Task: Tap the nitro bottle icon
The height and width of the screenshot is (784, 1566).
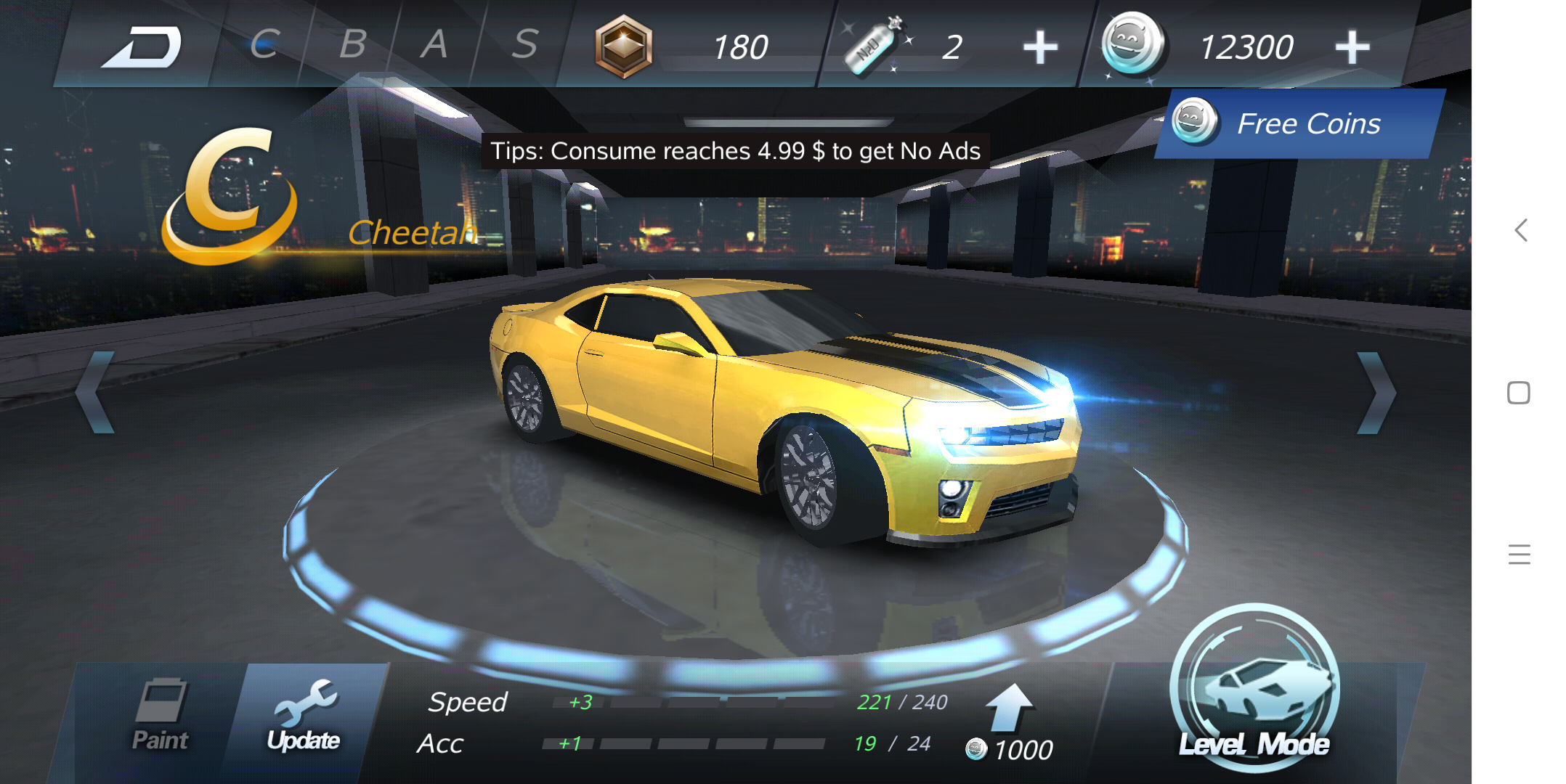Action: click(875, 45)
